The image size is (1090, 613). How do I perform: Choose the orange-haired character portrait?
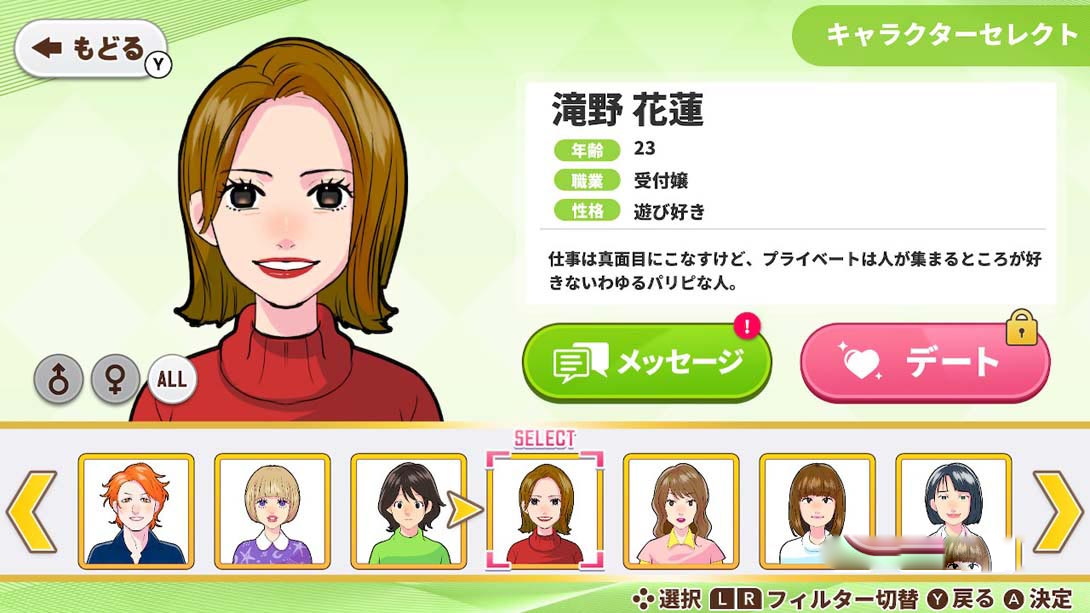(136, 510)
